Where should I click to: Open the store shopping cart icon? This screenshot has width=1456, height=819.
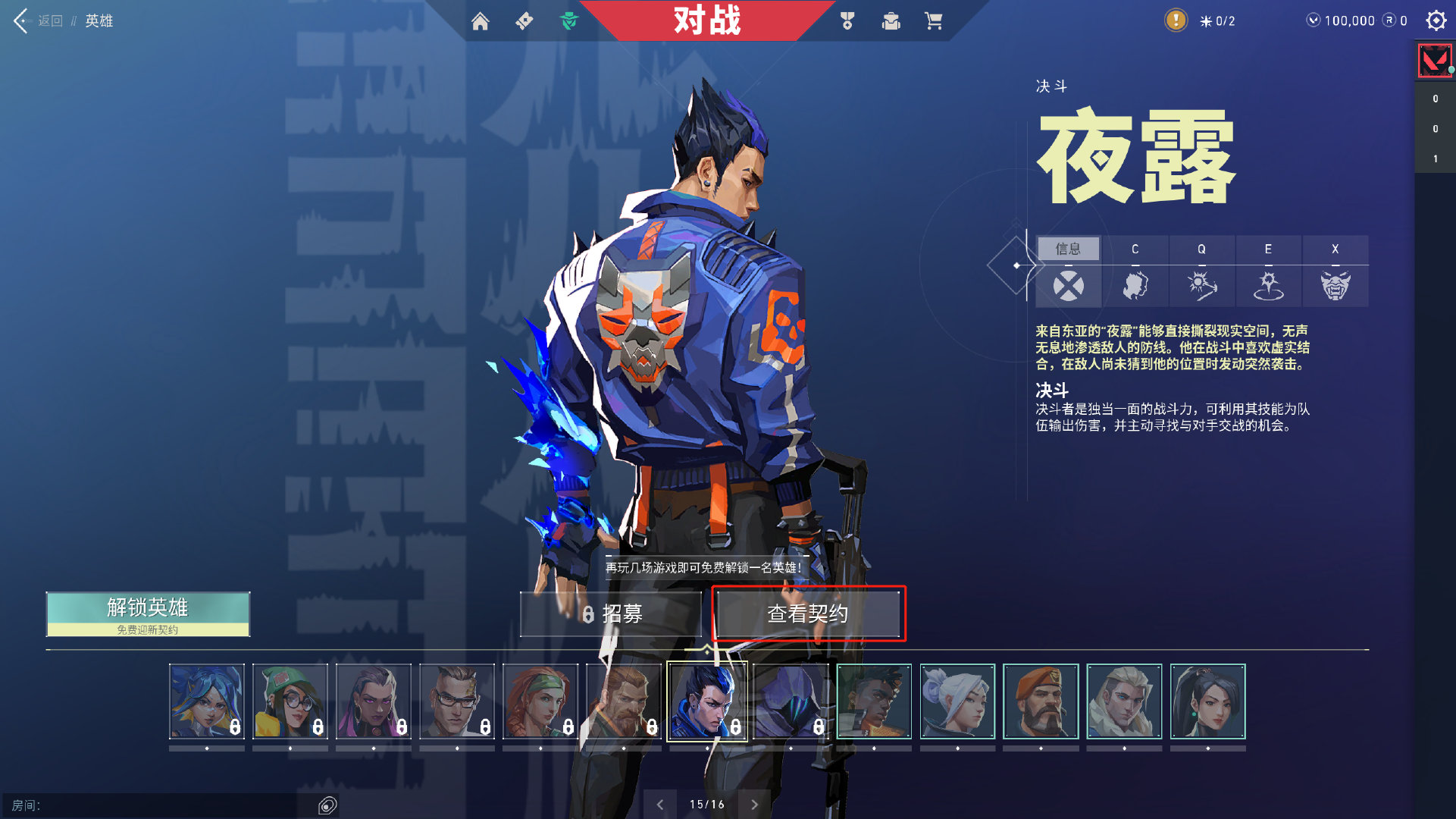[934, 21]
